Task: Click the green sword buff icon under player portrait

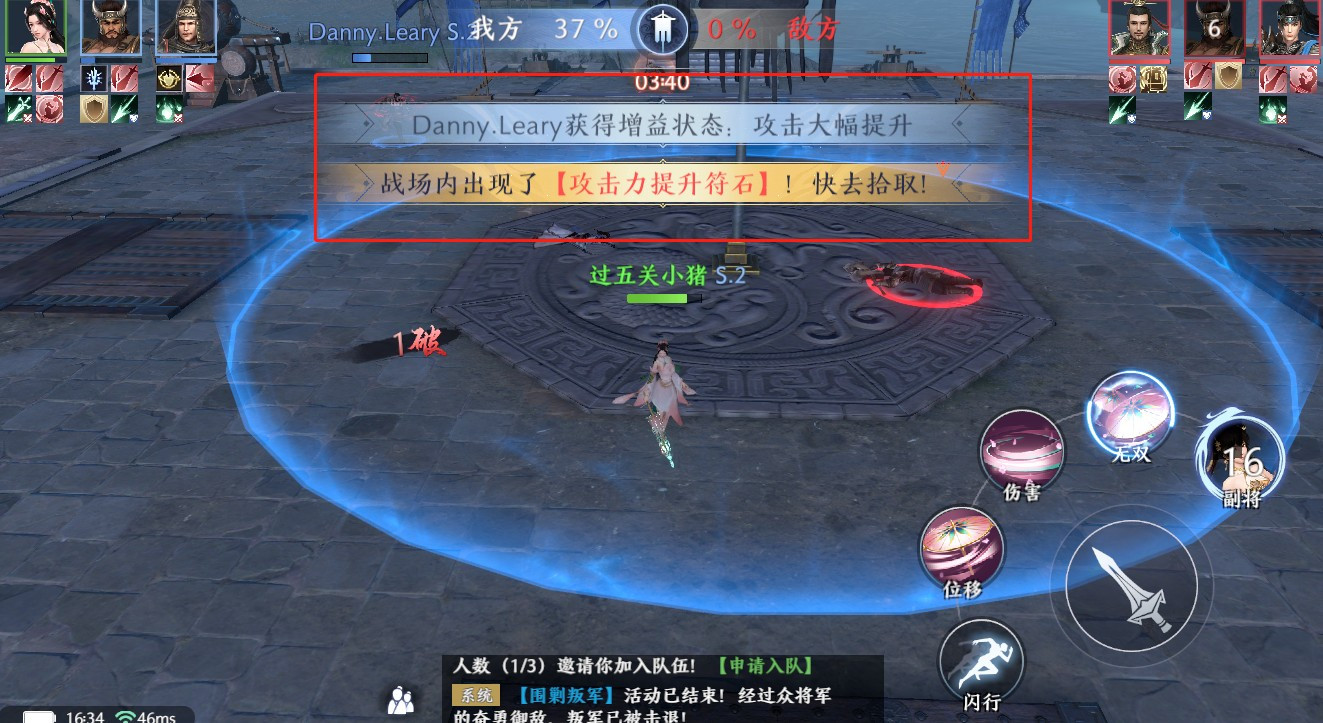Action: click(x=18, y=108)
